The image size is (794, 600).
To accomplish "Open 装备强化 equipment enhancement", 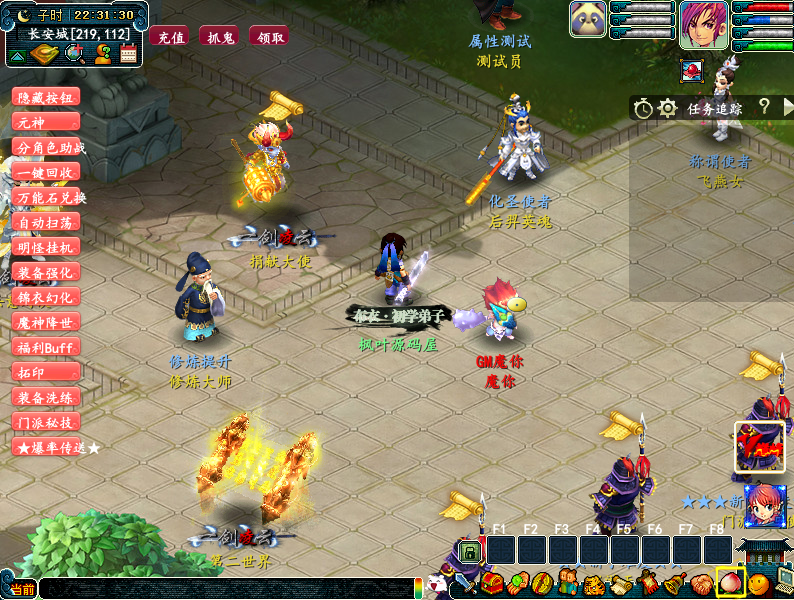I will coord(46,272).
